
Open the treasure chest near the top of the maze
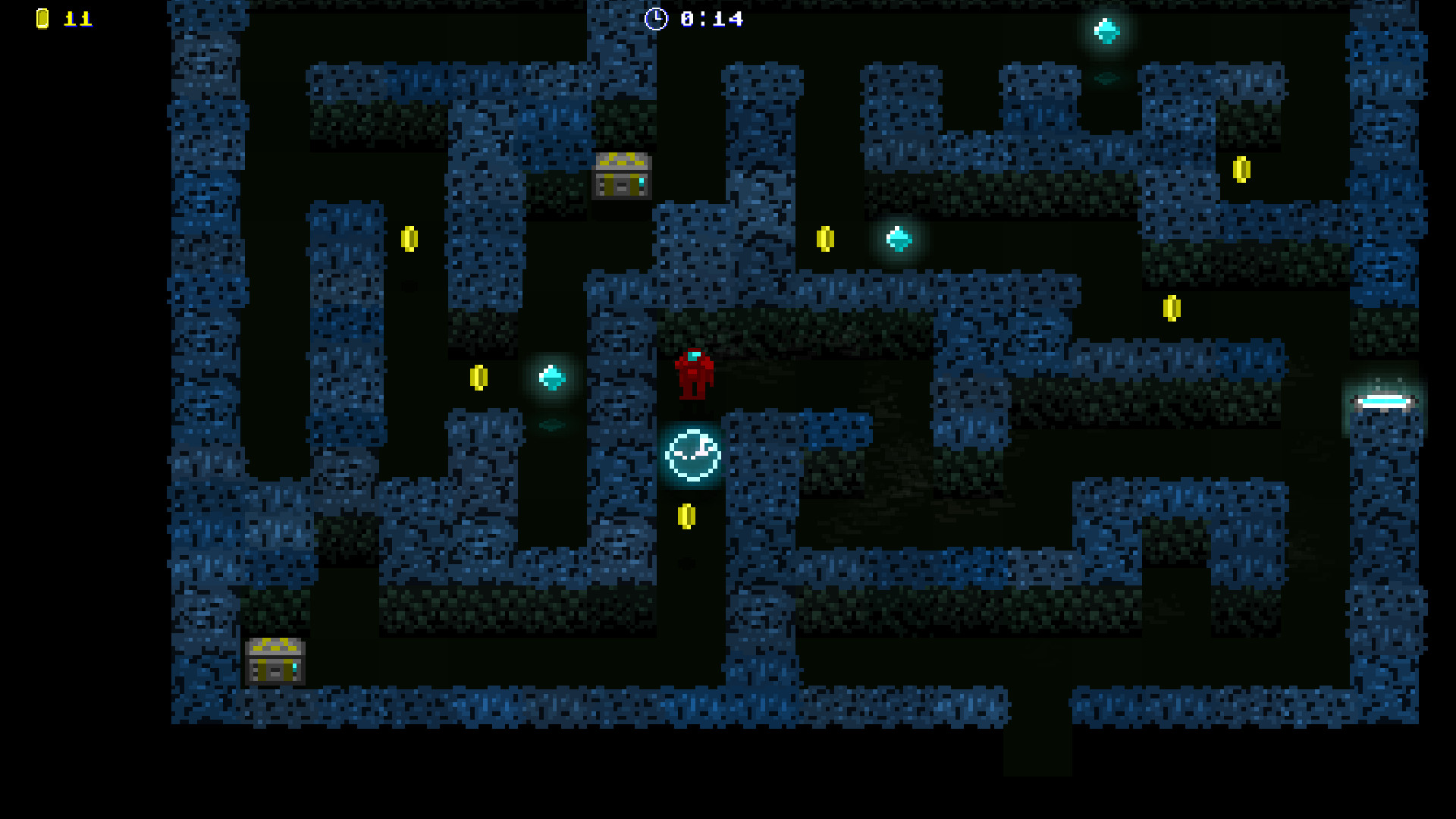[622, 177]
